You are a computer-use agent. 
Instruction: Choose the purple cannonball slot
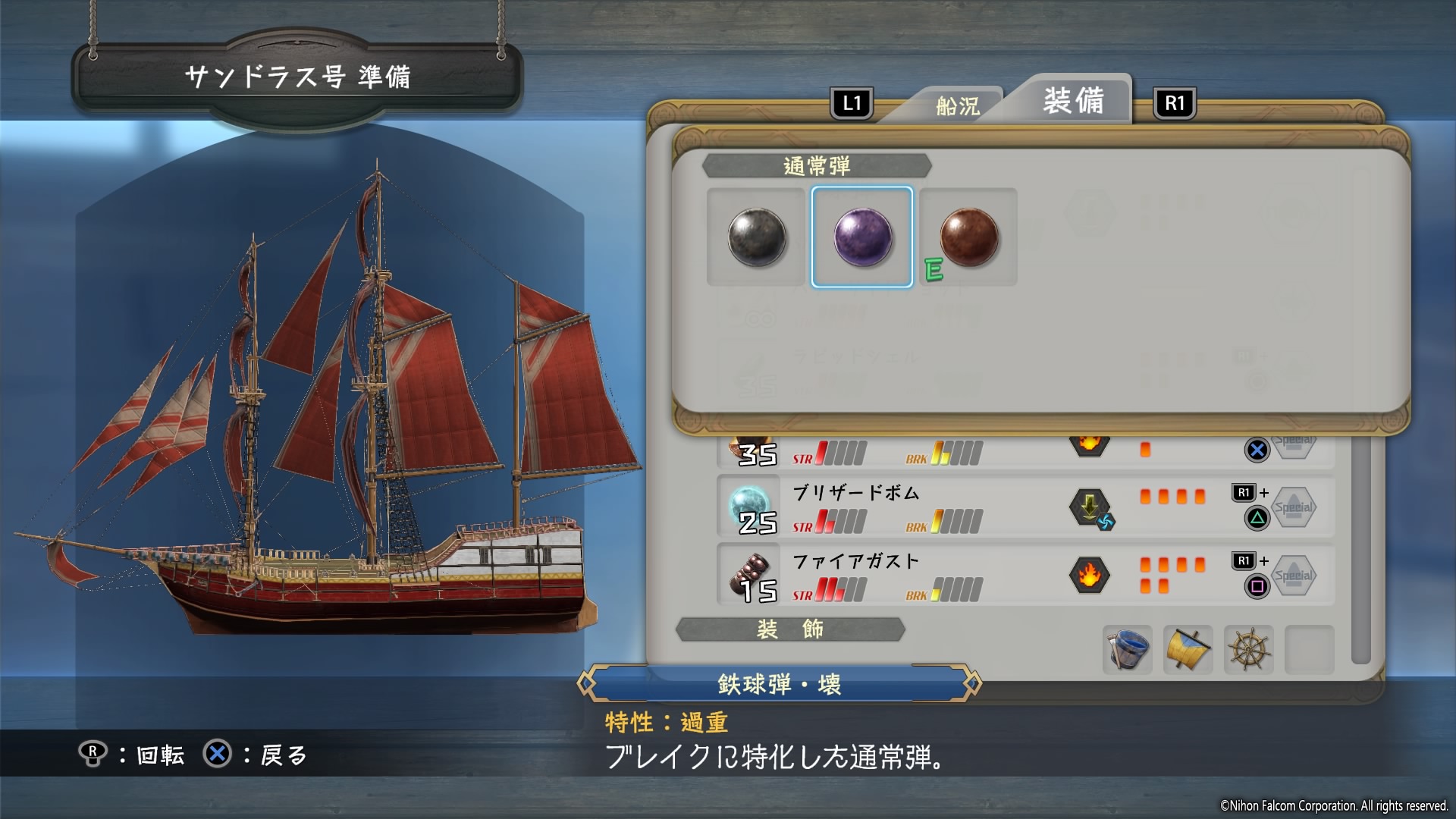[862, 237]
